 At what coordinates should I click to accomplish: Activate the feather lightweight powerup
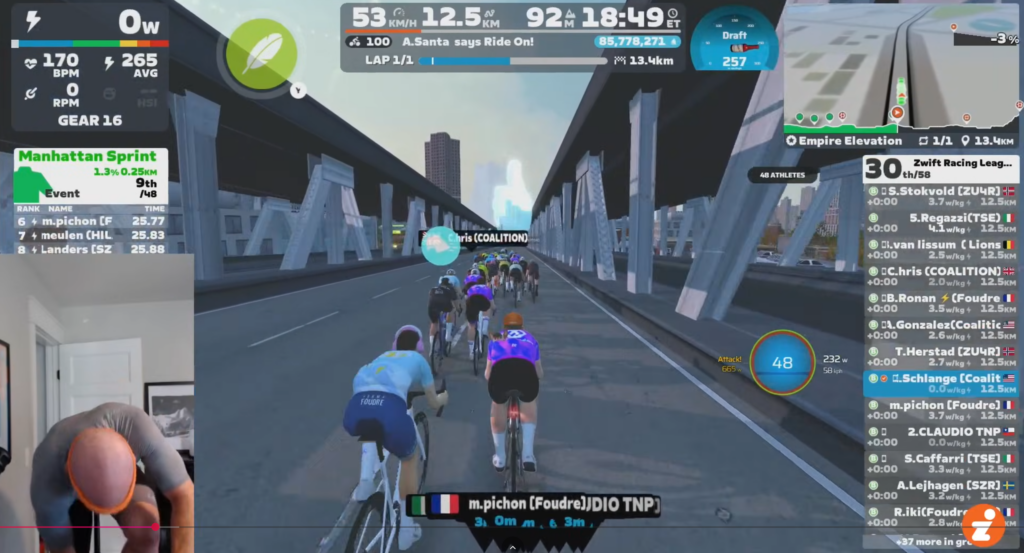(261, 53)
